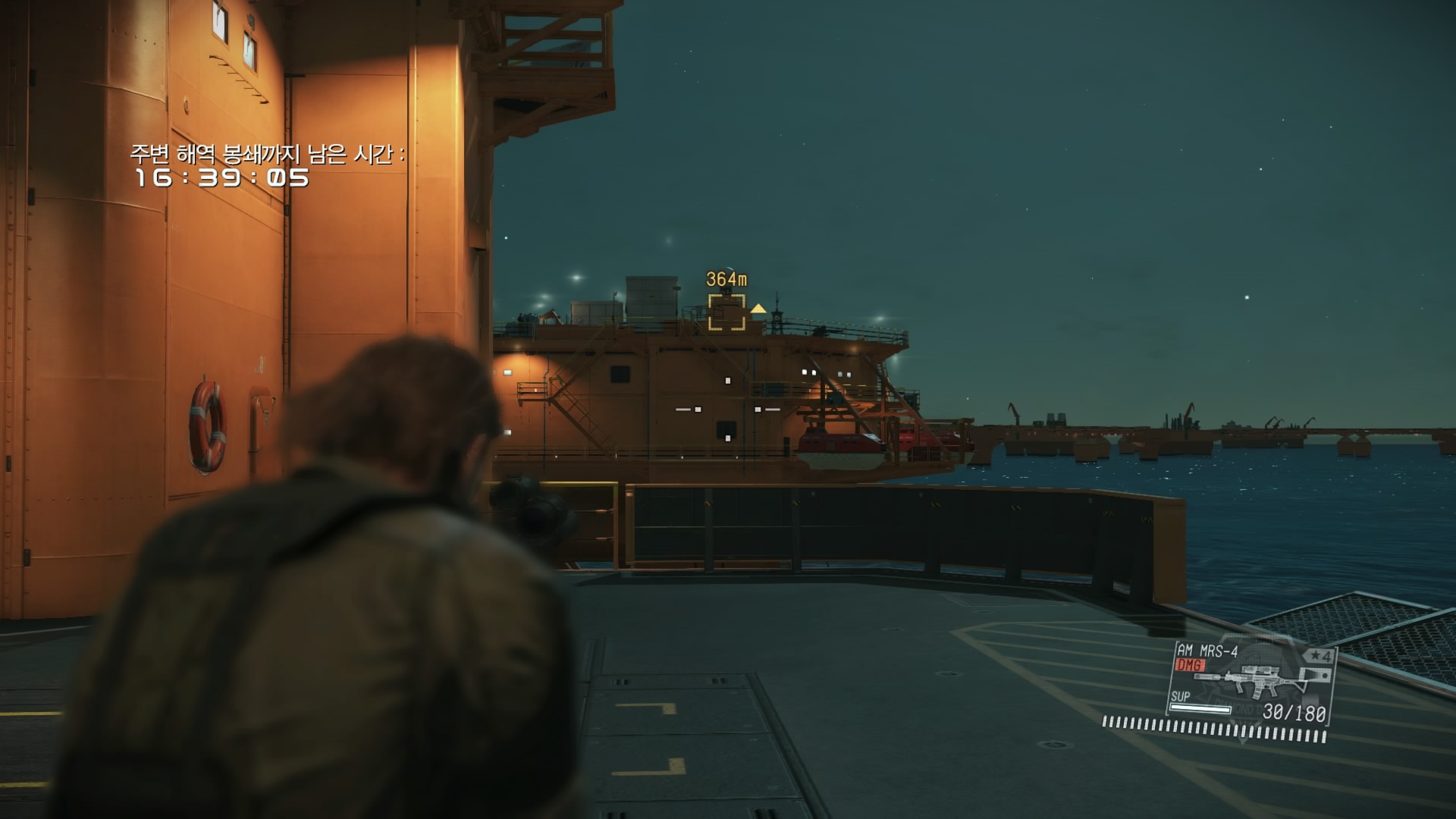Click the orange life preserver ring on the wall
Viewport: 1456px width, 819px height.
point(208,425)
